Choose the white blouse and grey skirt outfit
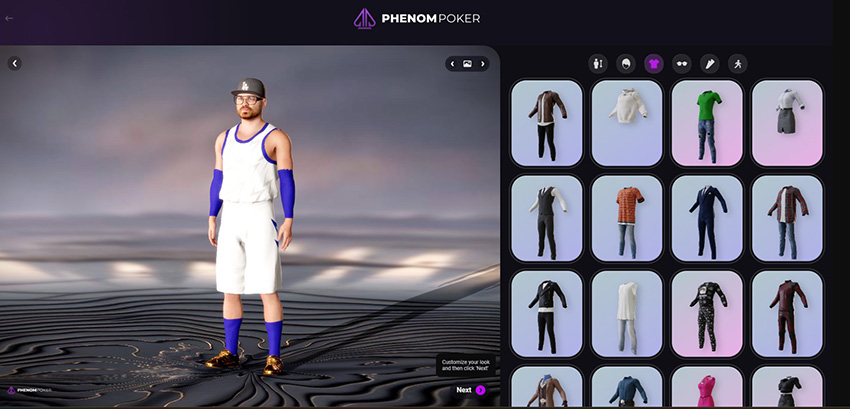This screenshot has width=850, height=409. (787, 123)
